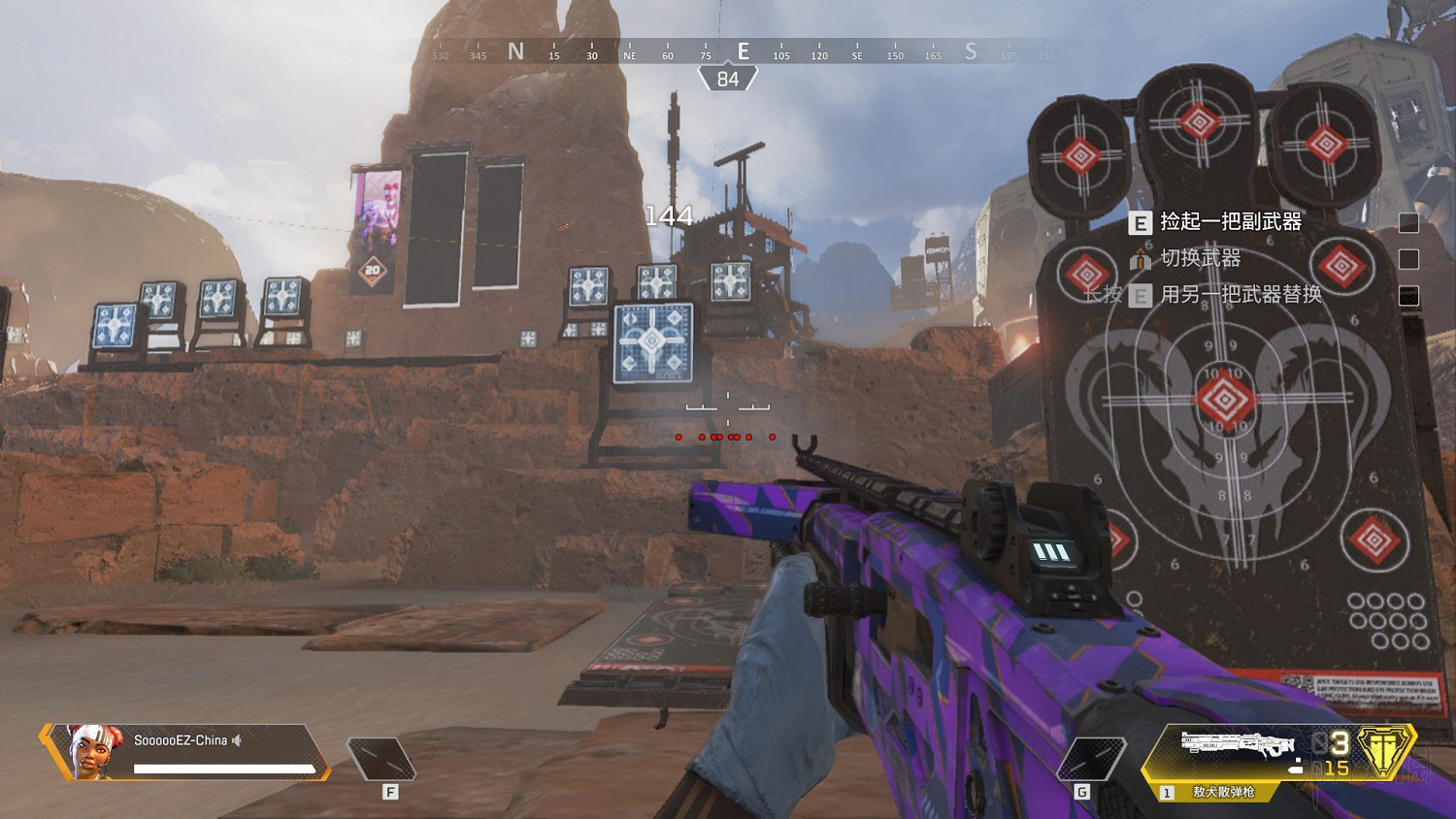This screenshot has height=819, width=1456.
Task: Select the Mastiff shotgun weapon slot
Action: click(1238, 754)
